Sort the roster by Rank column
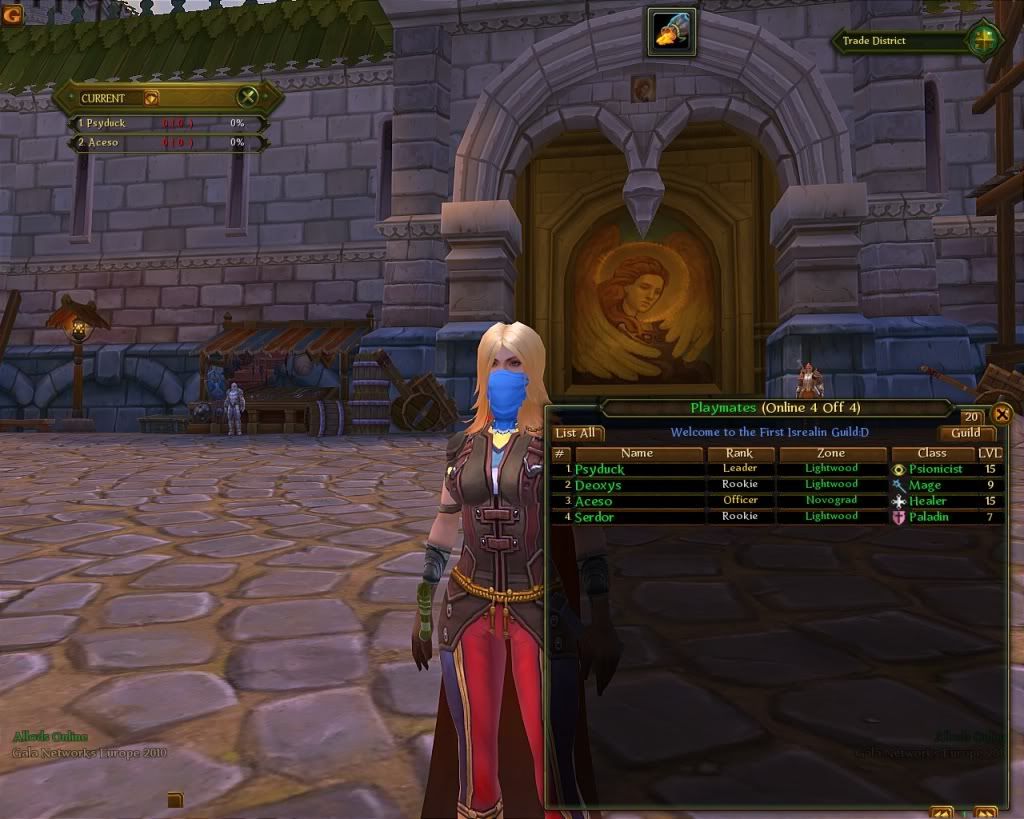 (739, 454)
